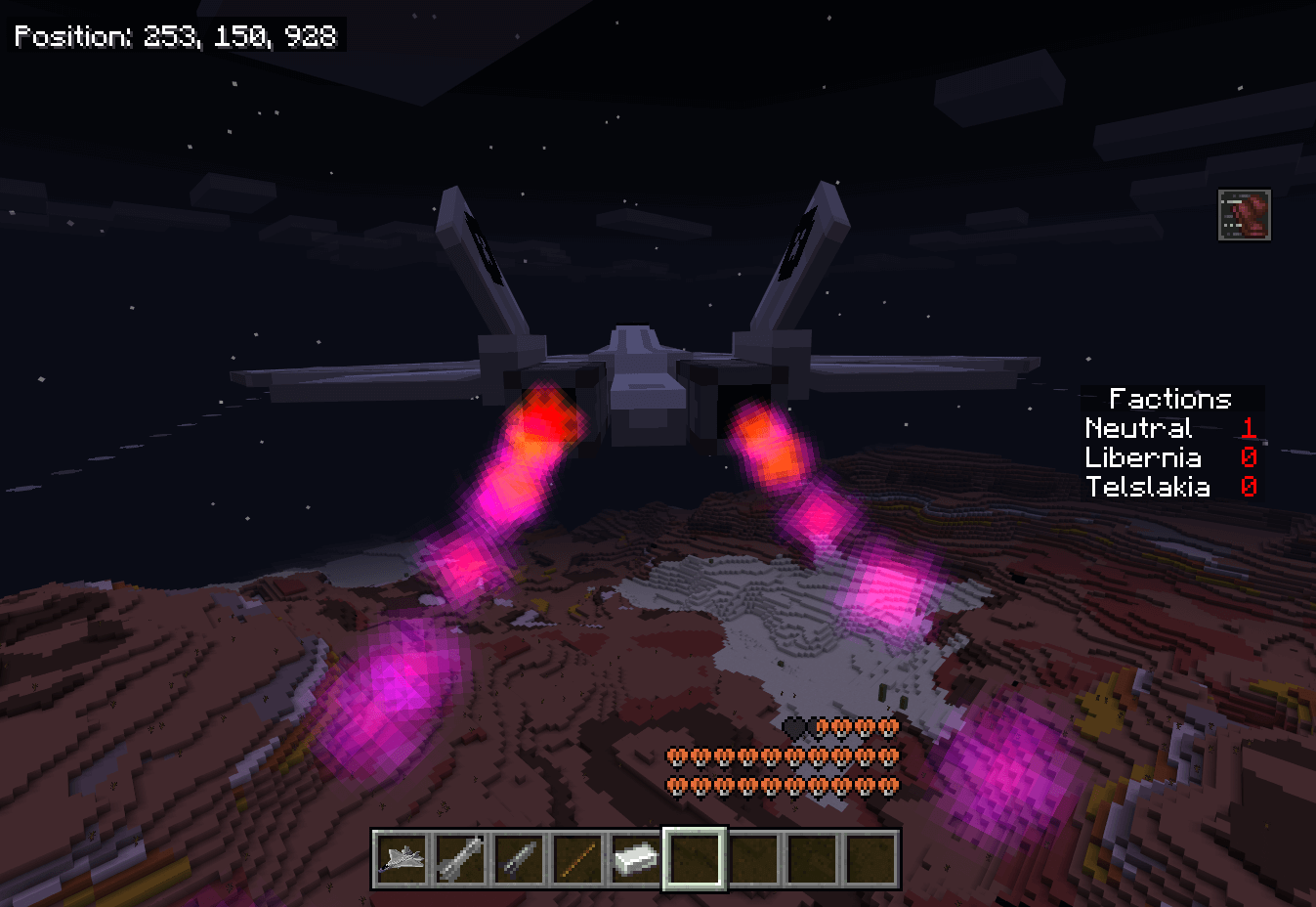This screenshot has width=1316, height=907.
Task: Pick the iron ingot hotbar slot
Action: pyautogui.click(x=636, y=859)
